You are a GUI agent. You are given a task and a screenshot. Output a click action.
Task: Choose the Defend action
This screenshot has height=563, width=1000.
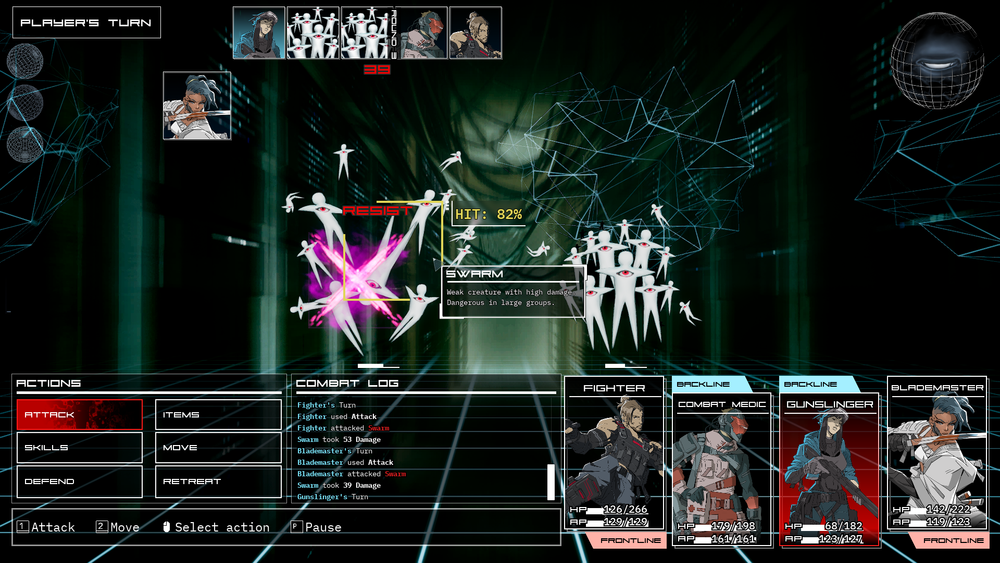tap(79, 481)
